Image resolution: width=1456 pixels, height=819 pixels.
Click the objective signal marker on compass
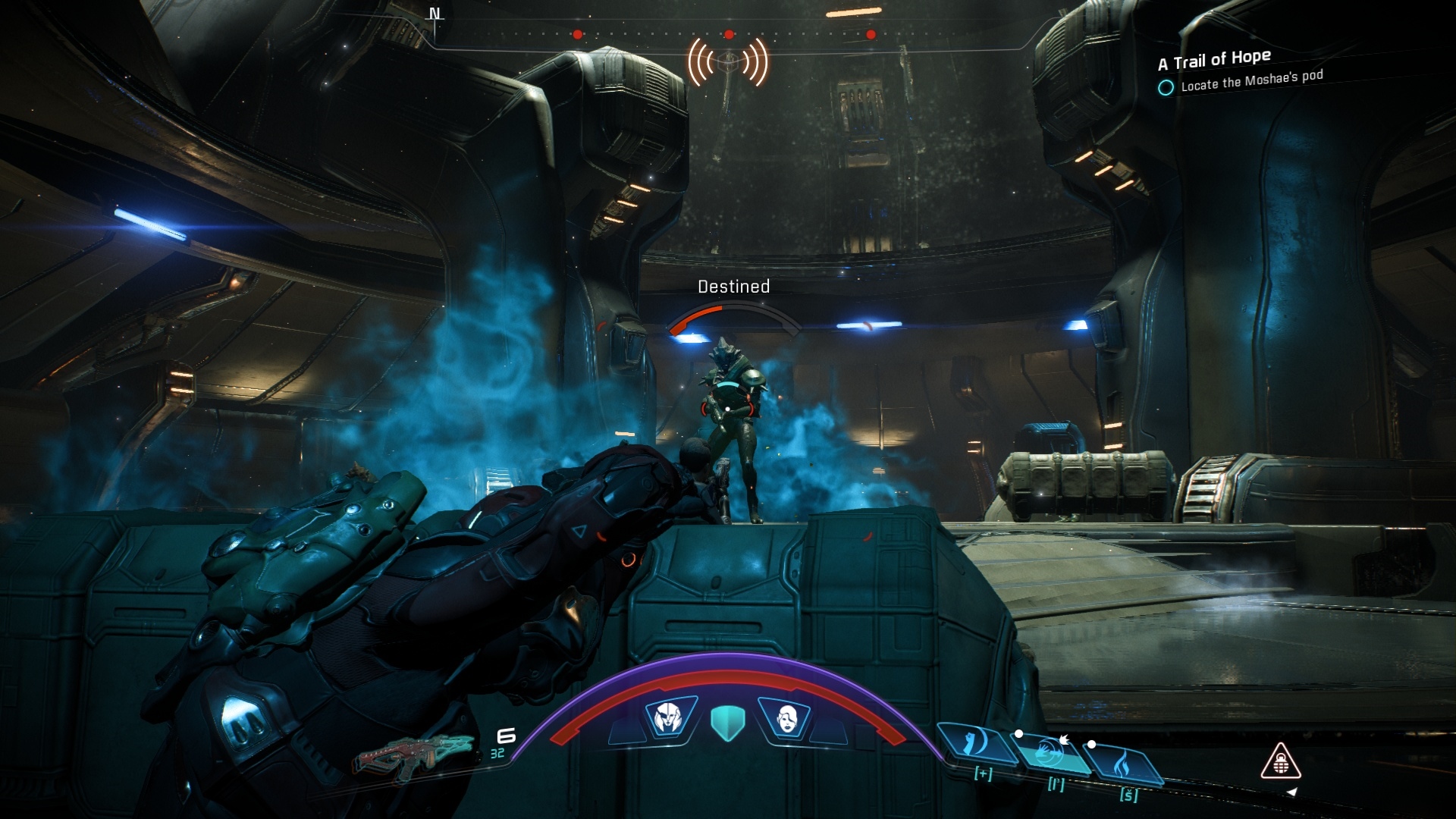(x=728, y=62)
